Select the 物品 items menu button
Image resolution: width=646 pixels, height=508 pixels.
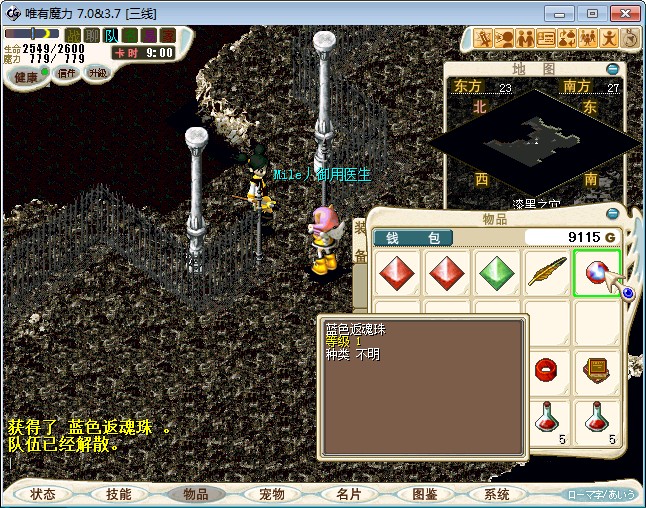tap(195, 494)
